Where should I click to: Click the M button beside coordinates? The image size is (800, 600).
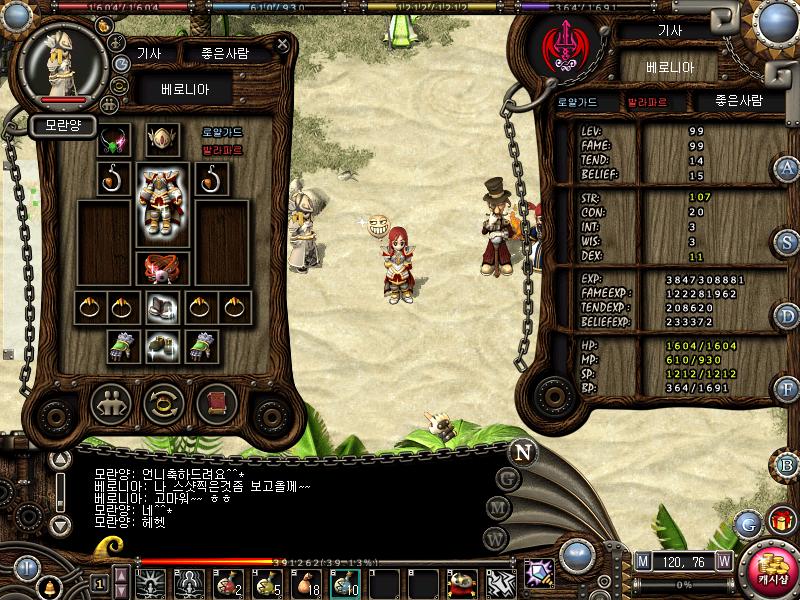643,561
